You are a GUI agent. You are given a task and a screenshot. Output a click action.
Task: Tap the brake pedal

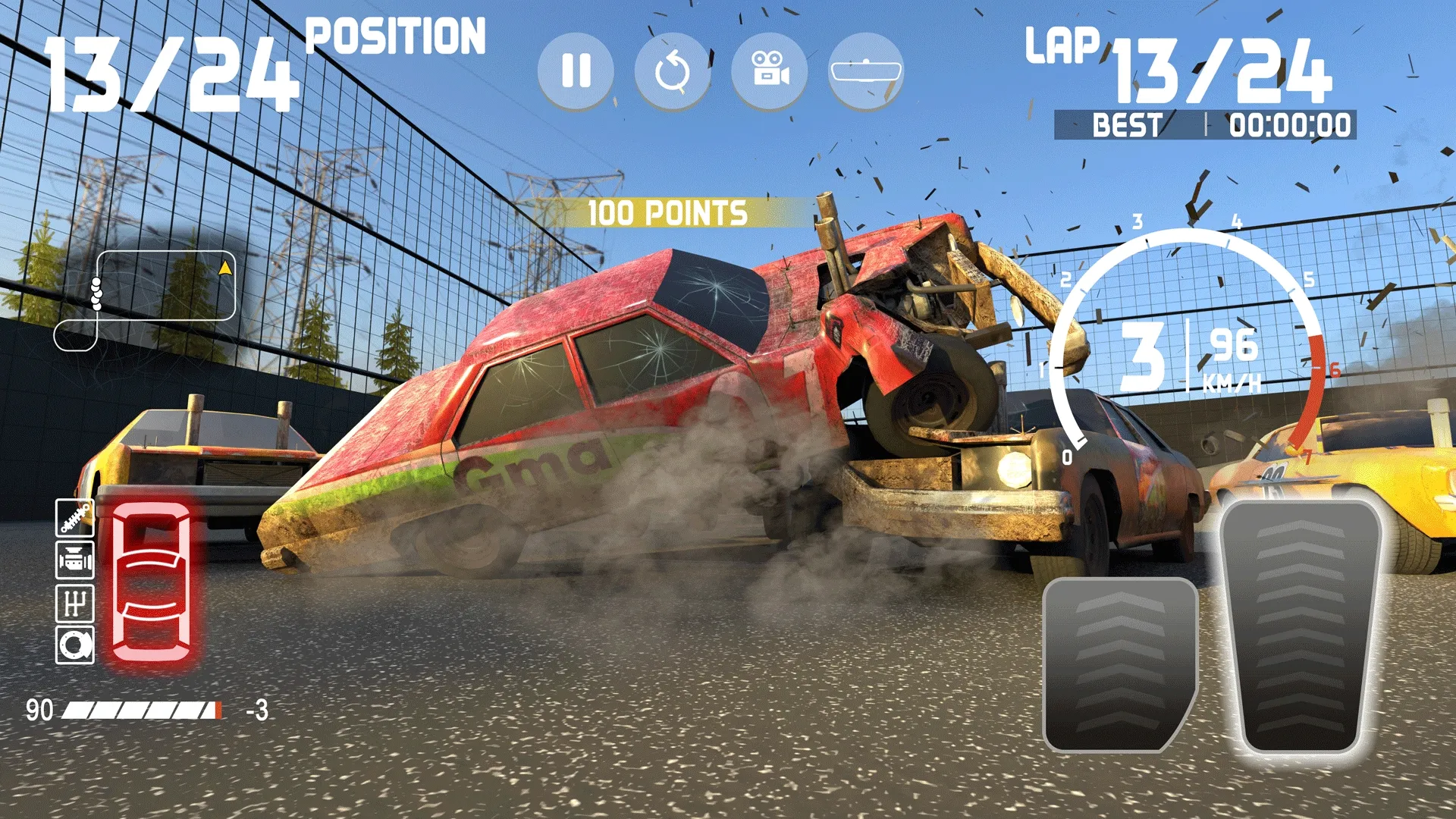[x=1119, y=664]
